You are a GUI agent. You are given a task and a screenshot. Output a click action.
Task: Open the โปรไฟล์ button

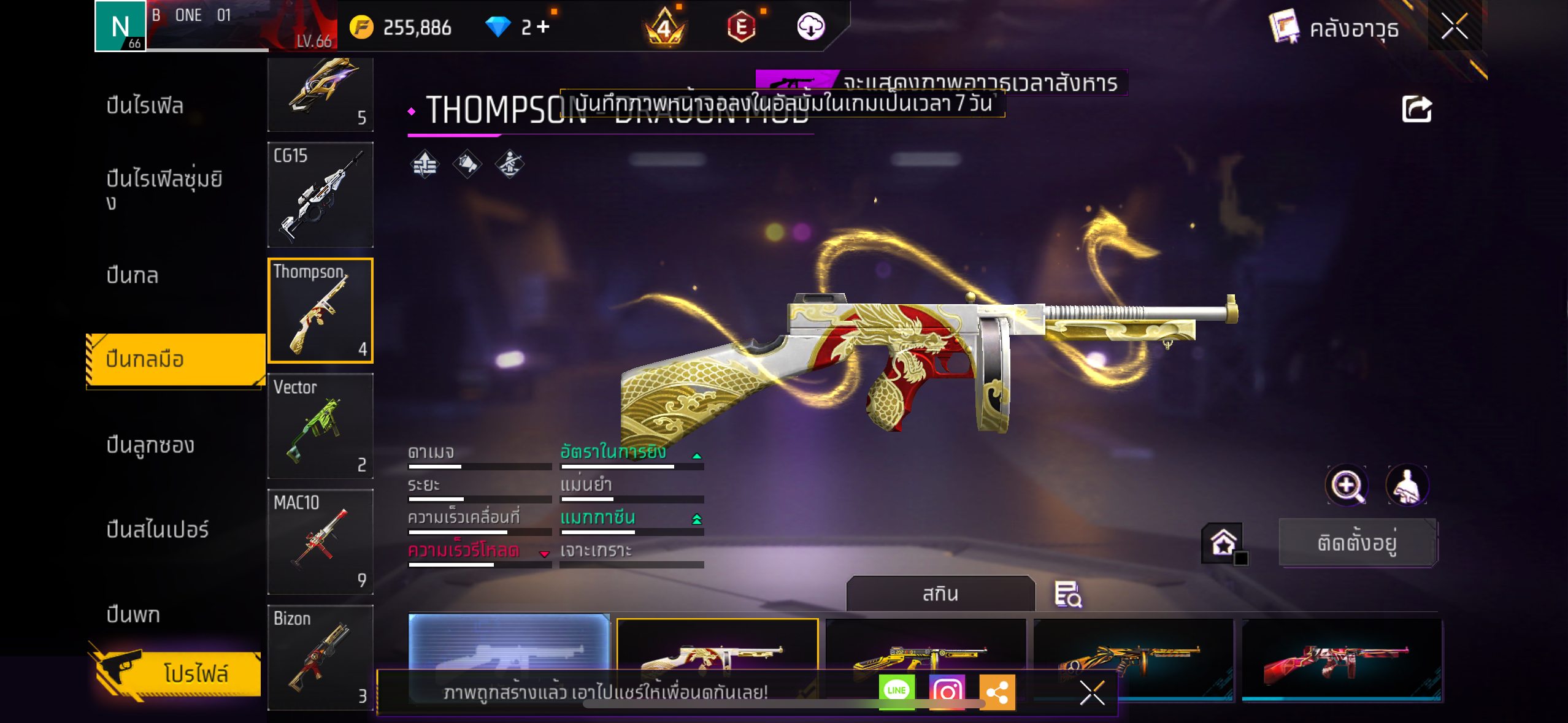point(178,673)
